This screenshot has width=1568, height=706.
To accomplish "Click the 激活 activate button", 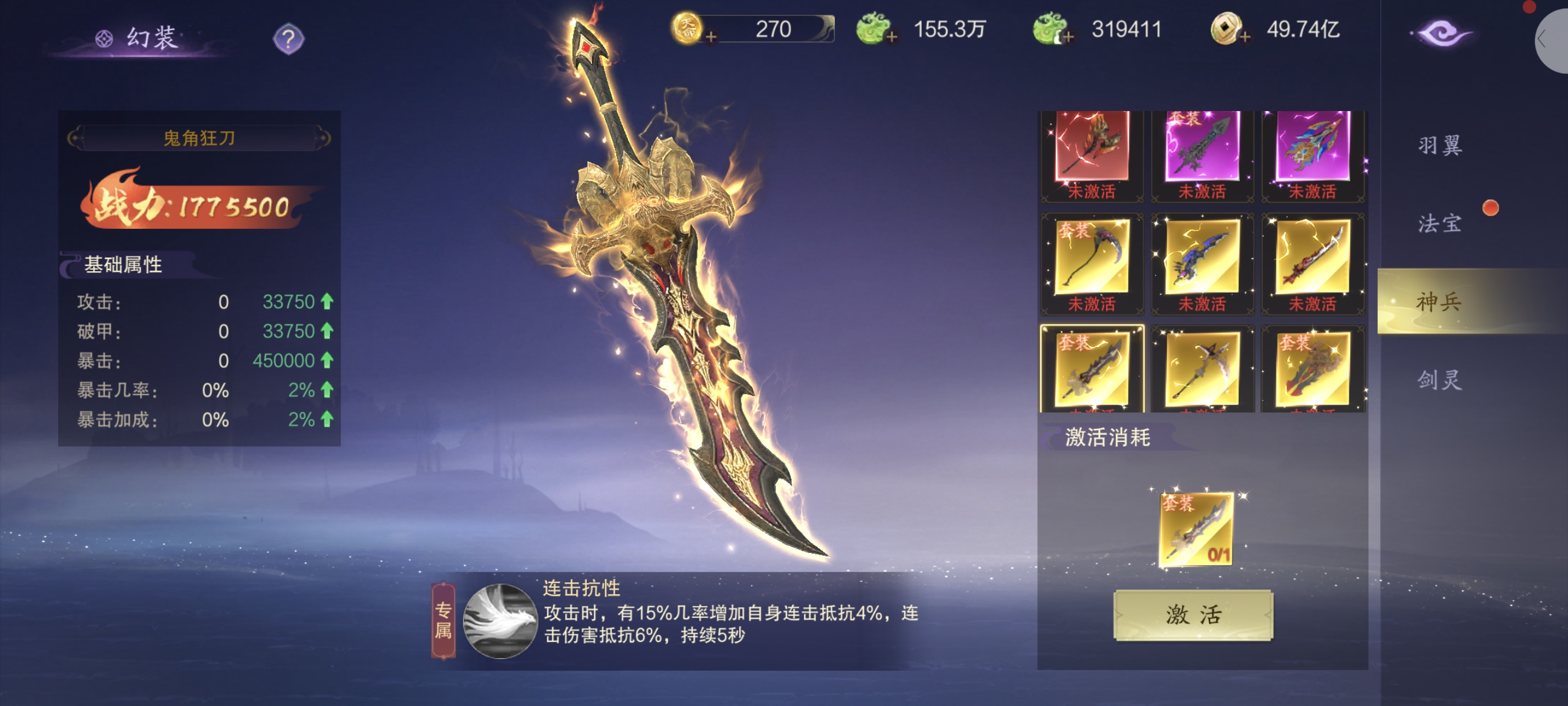I will pos(1192,615).
